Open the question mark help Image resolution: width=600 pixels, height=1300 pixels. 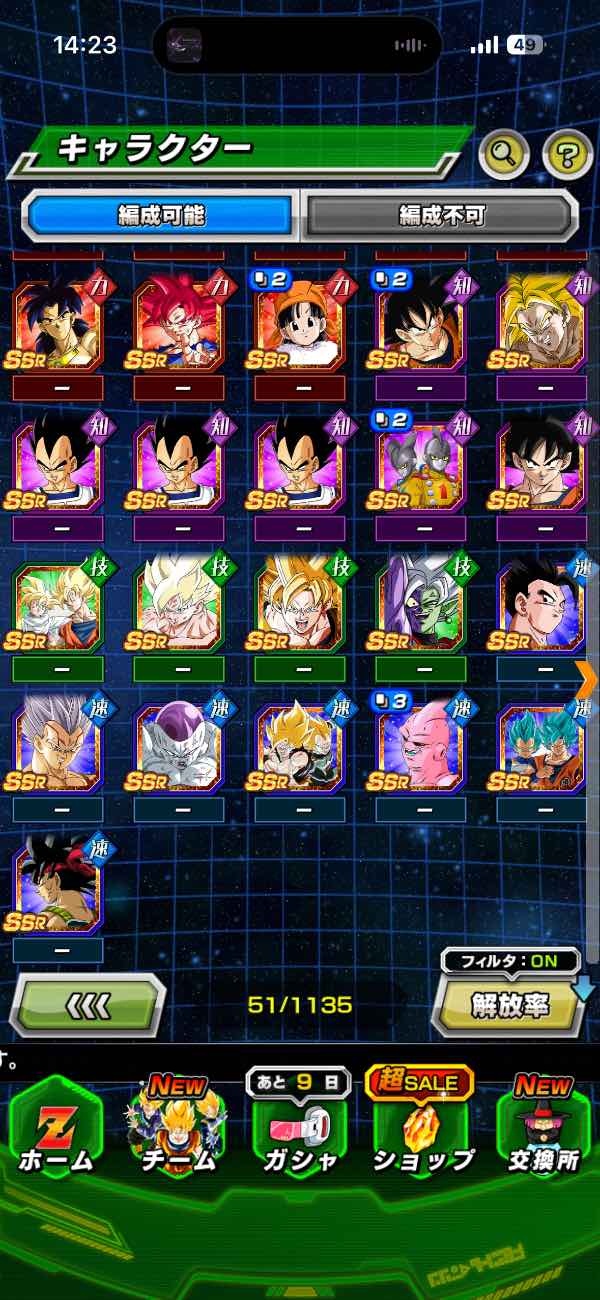(567, 153)
